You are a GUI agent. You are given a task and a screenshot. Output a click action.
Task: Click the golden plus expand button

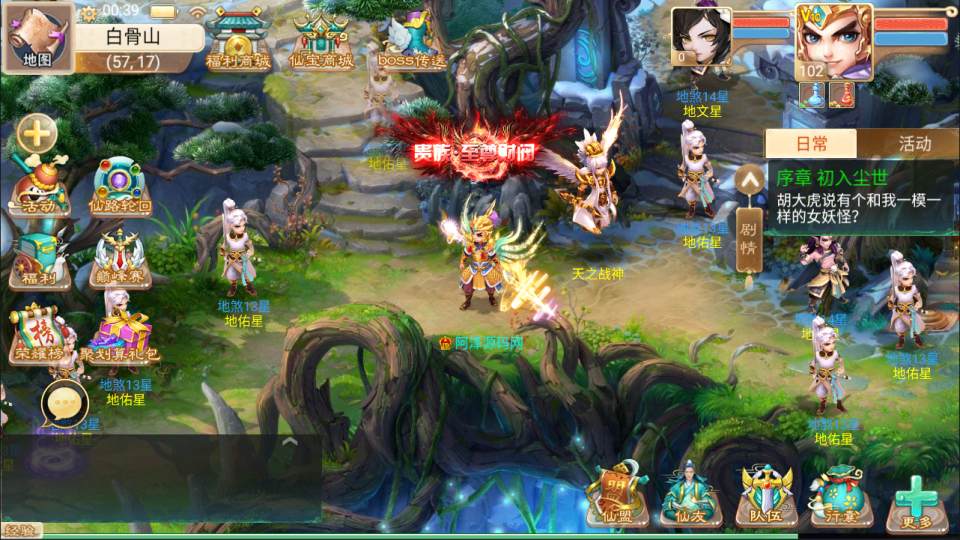(x=37, y=132)
